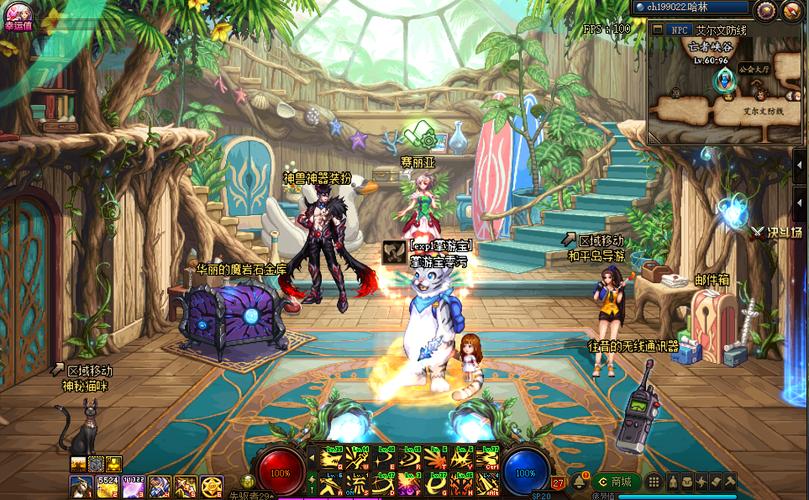Click the bell notification icon
The height and width of the screenshot is (500, 809).
pyautogui.click(x=579, y=482)
